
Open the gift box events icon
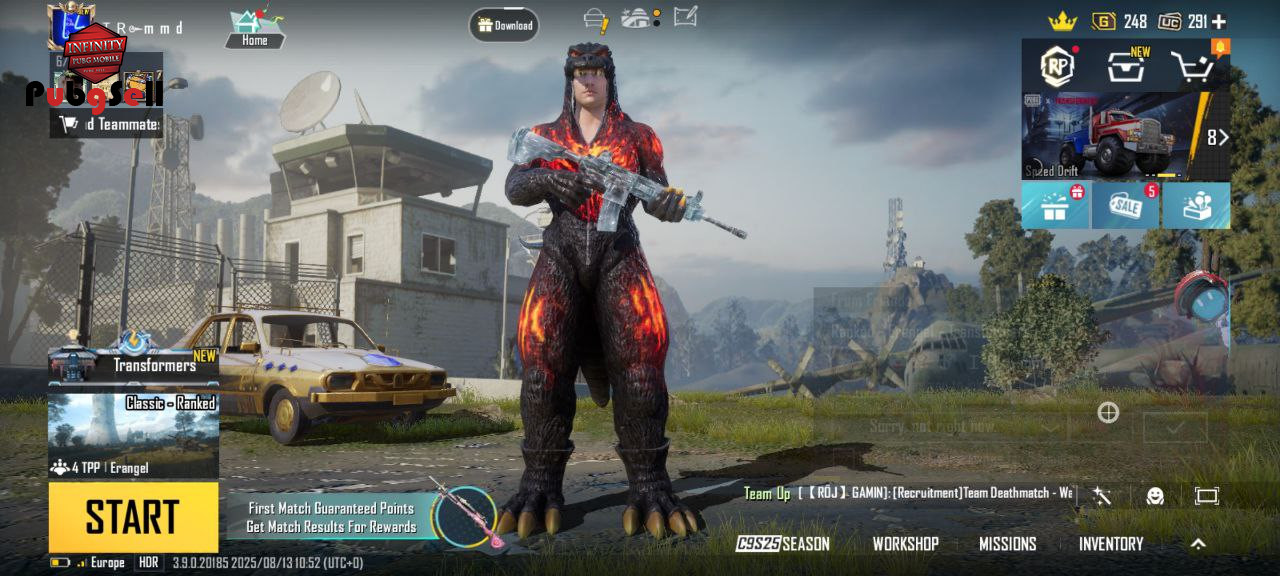tap(1055, 205)
